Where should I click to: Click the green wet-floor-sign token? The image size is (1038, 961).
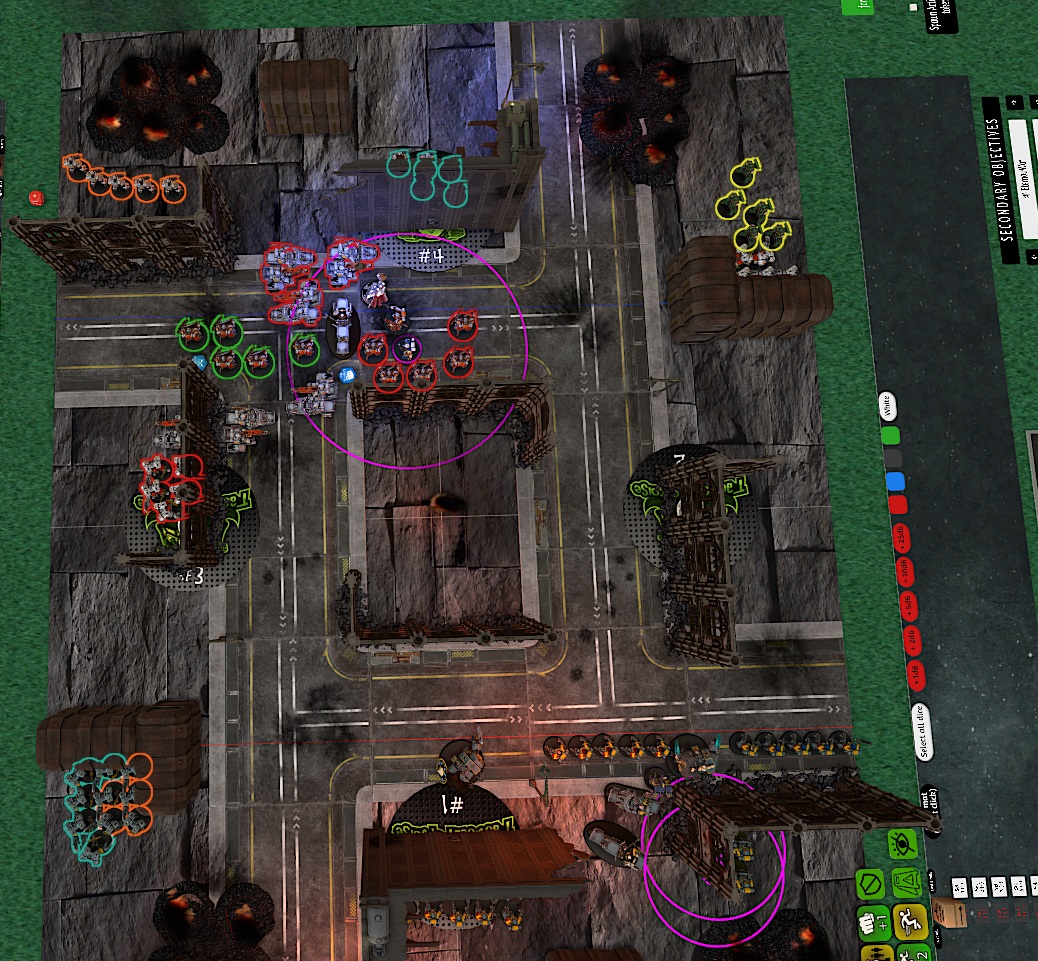(x=907, y=881)
